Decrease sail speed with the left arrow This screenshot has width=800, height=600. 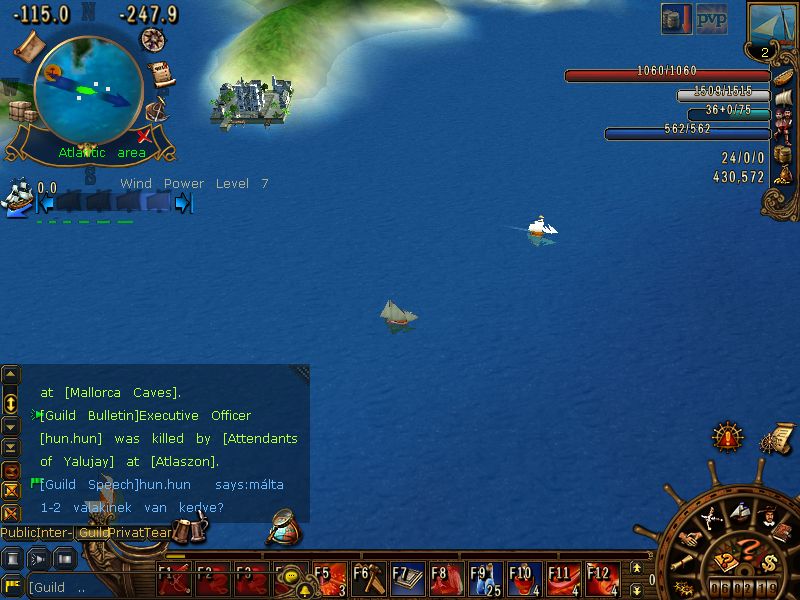coord(44,203)
